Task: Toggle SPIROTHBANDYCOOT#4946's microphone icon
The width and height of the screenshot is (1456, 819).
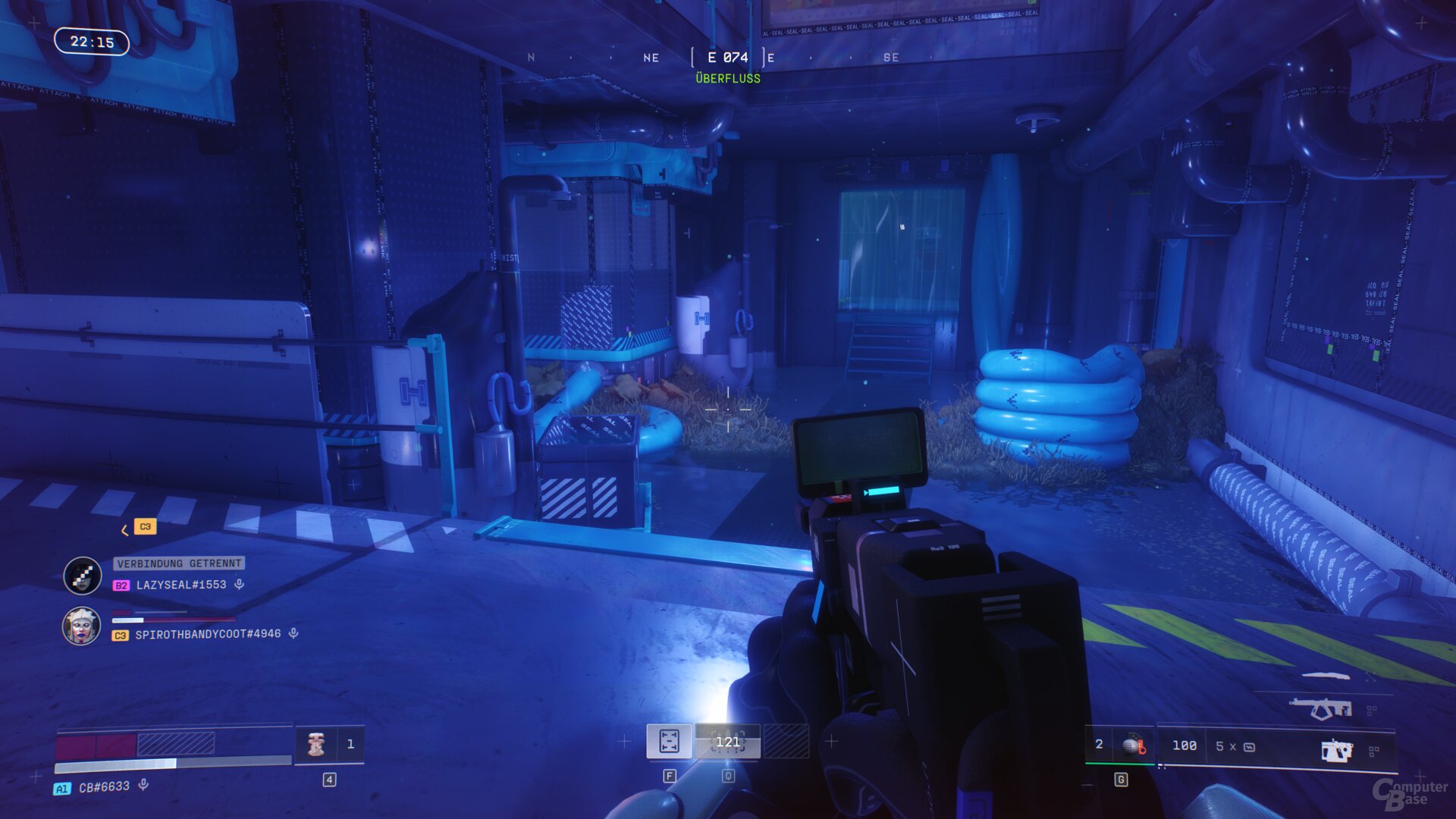Action: [293, 633]
